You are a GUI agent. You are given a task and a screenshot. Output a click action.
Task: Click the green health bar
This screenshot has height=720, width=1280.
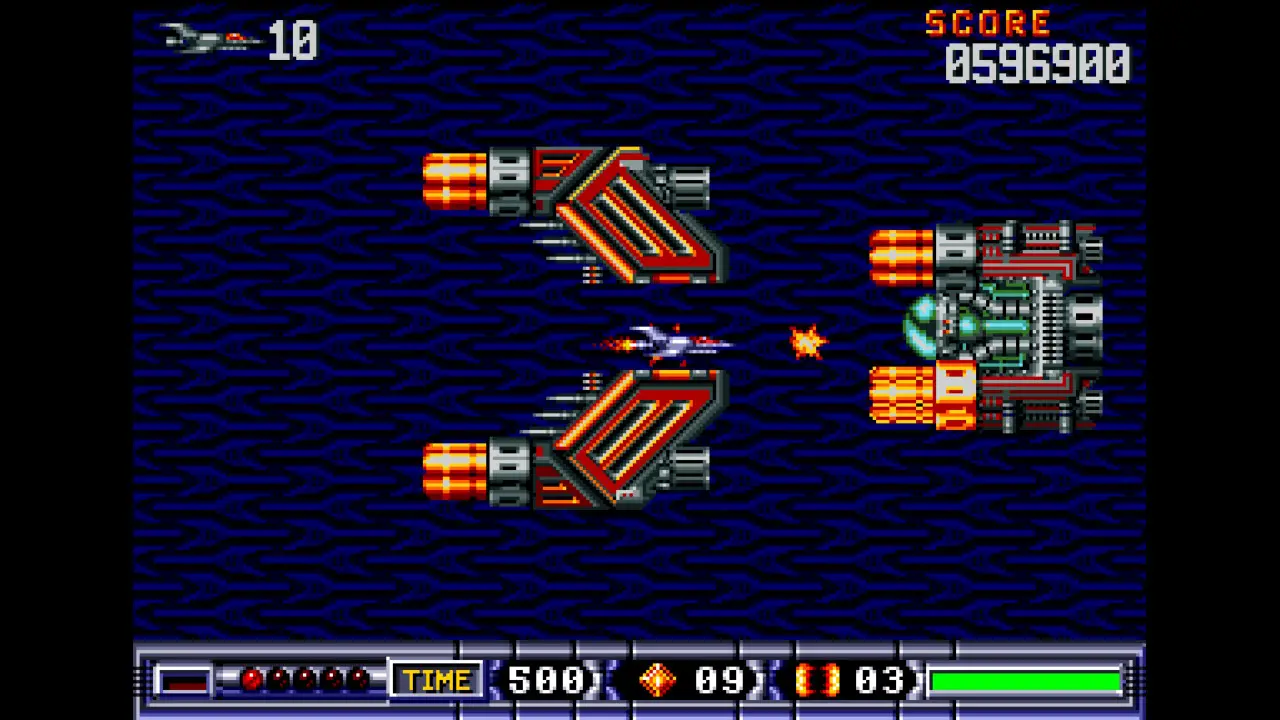1025,680
